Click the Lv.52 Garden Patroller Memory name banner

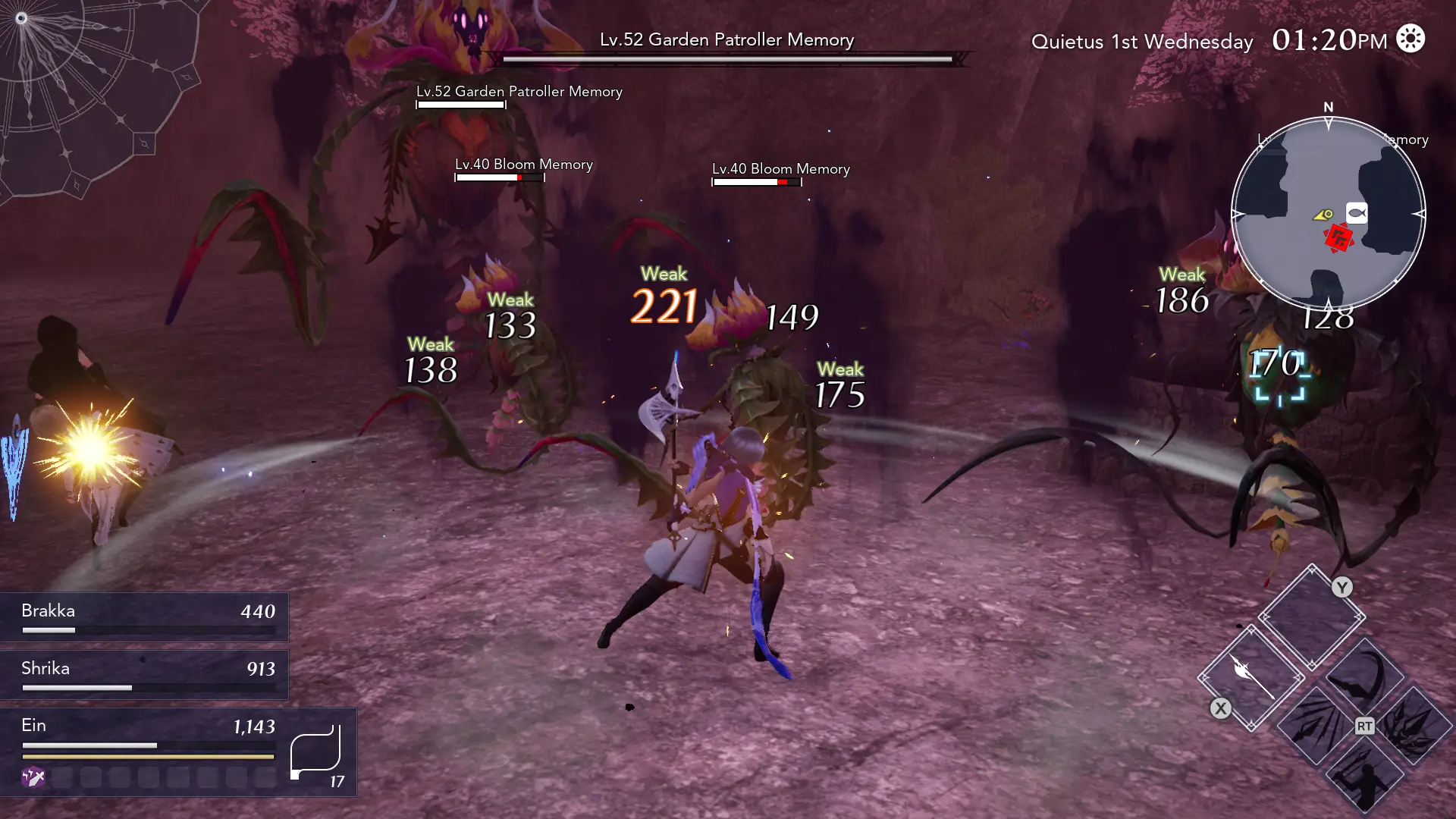(x=726, y=39)
